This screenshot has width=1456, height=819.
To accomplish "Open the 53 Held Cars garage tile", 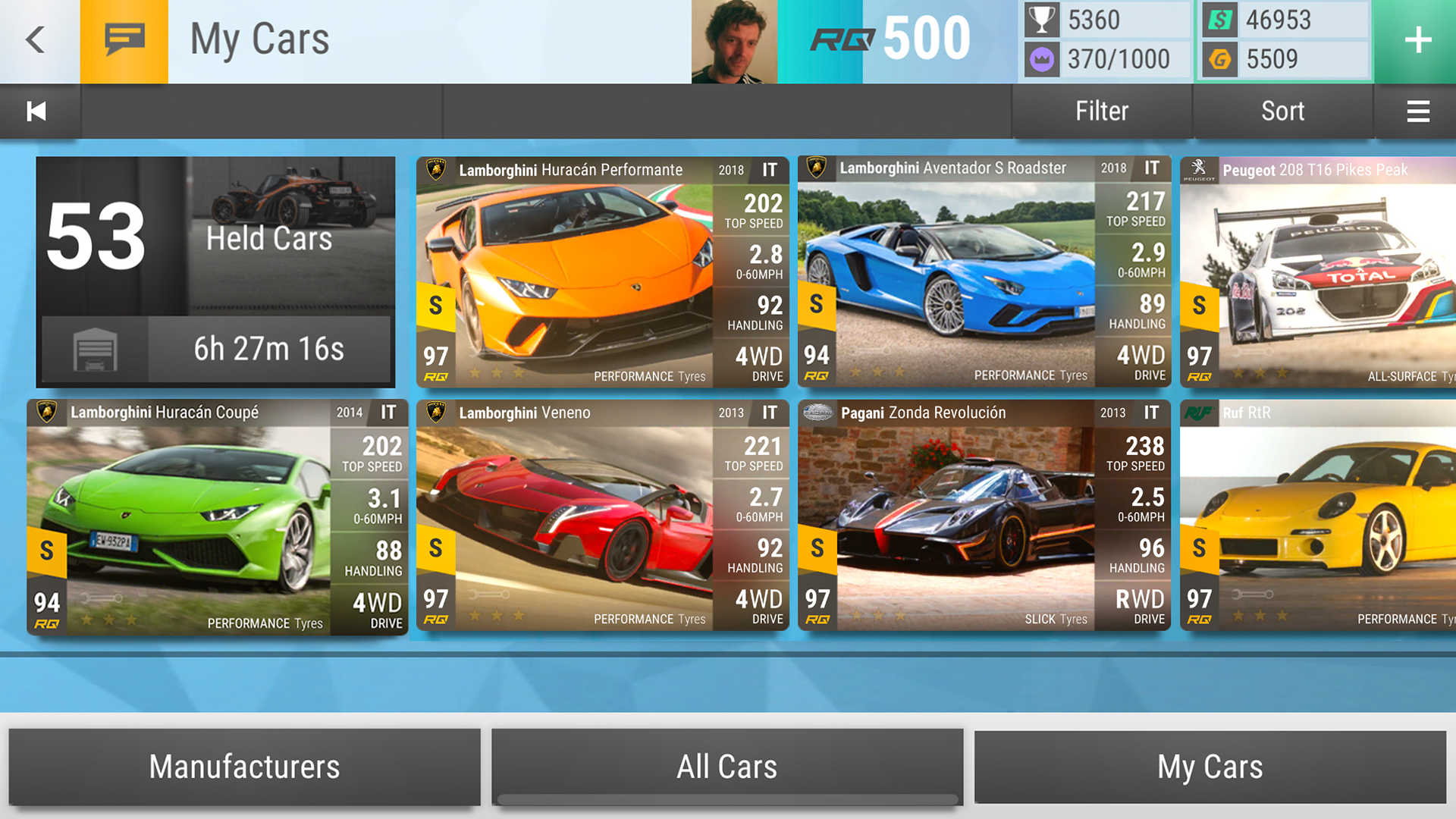I will click(x=215, y=271).
